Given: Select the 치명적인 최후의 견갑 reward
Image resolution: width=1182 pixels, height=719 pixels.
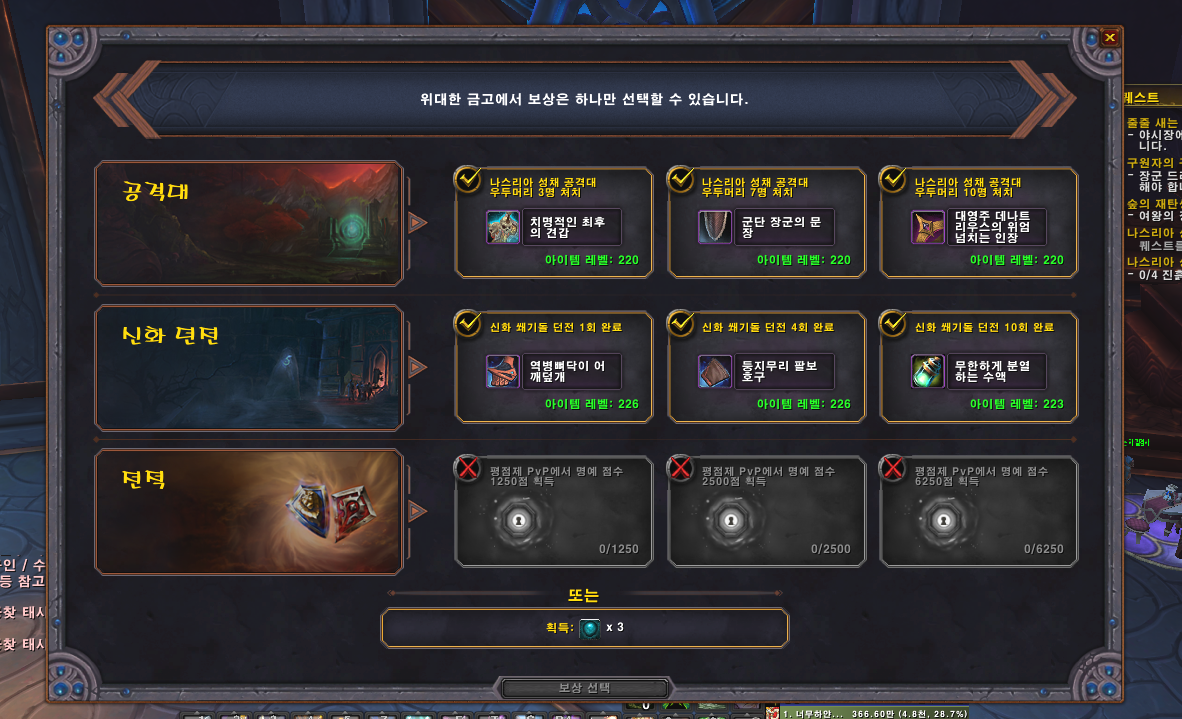Looking at the screenshot, I should tap(553, 227).
